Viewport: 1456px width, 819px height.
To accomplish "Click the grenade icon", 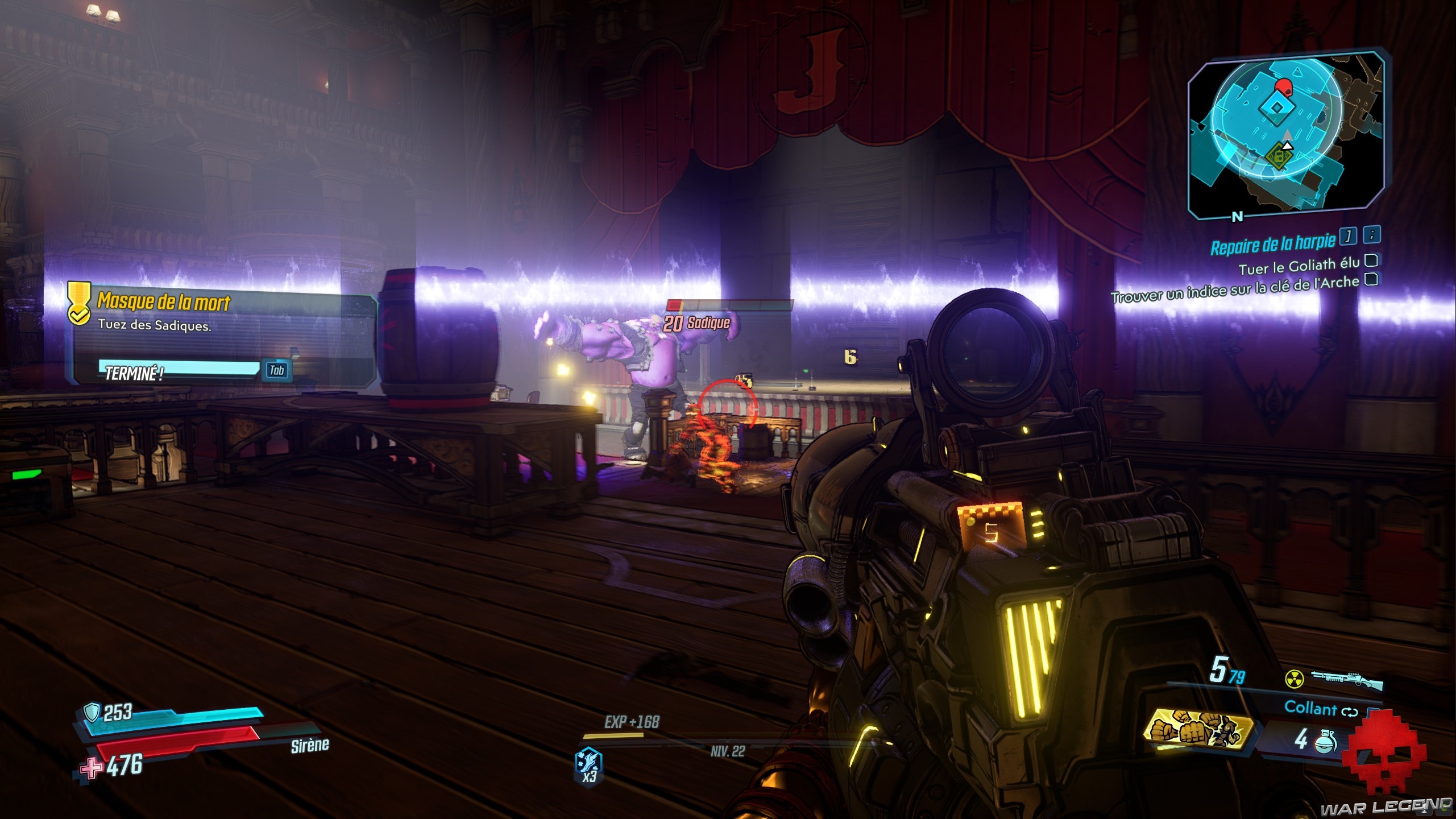I will click(1324, 739).
